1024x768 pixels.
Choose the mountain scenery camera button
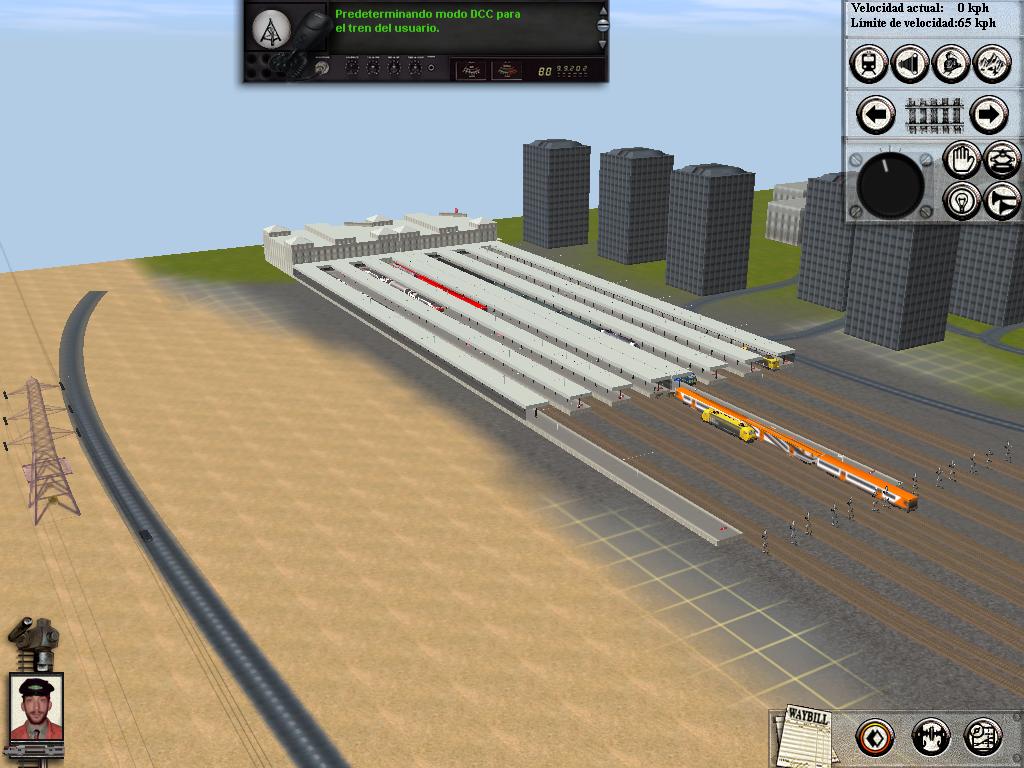[x=990, y=65]
